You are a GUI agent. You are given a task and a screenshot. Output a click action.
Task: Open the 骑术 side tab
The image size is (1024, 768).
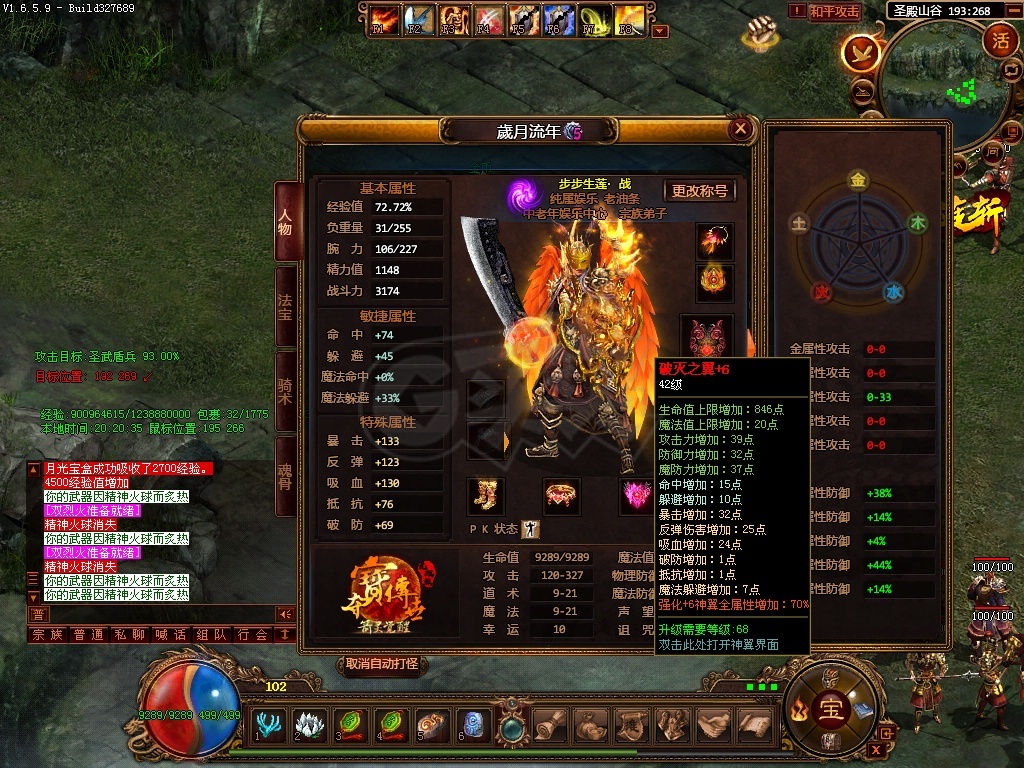(x=285, y=392)
